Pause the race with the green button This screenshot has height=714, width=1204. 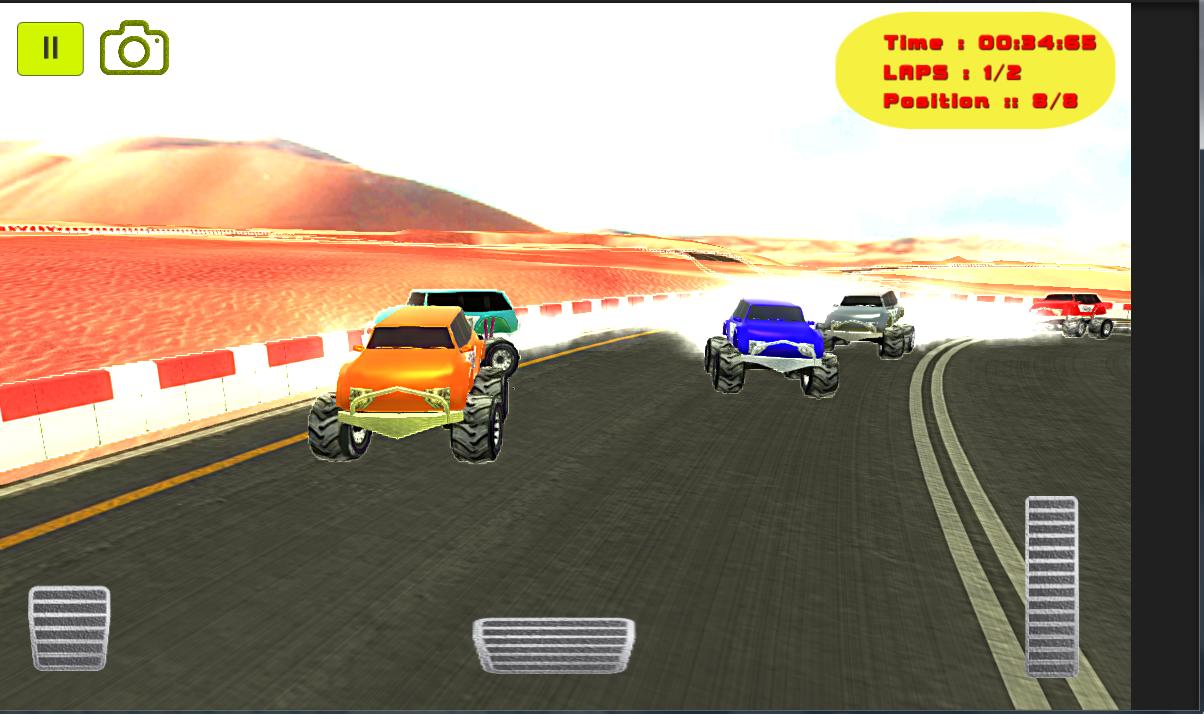click(x=50, y=48)
